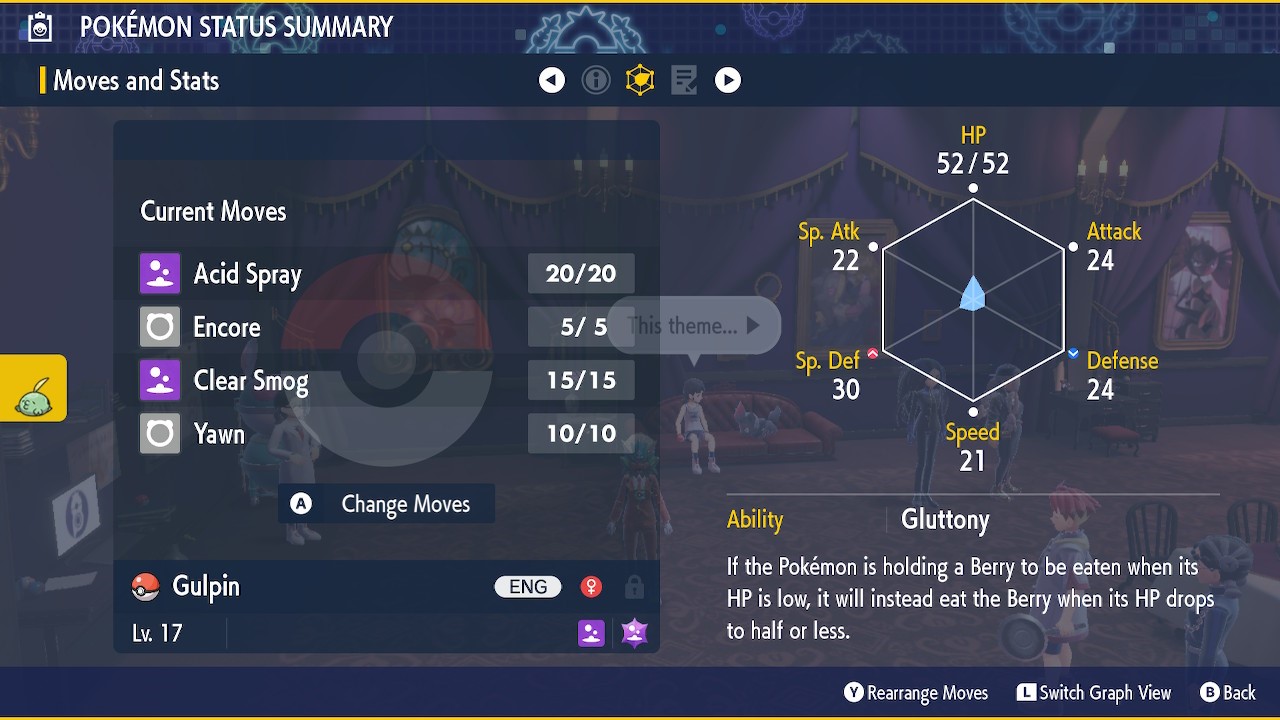The width and height of the screenshot is (1280, 720).
Task: Click the Gluttony ability name
Action: coord(945,520)
